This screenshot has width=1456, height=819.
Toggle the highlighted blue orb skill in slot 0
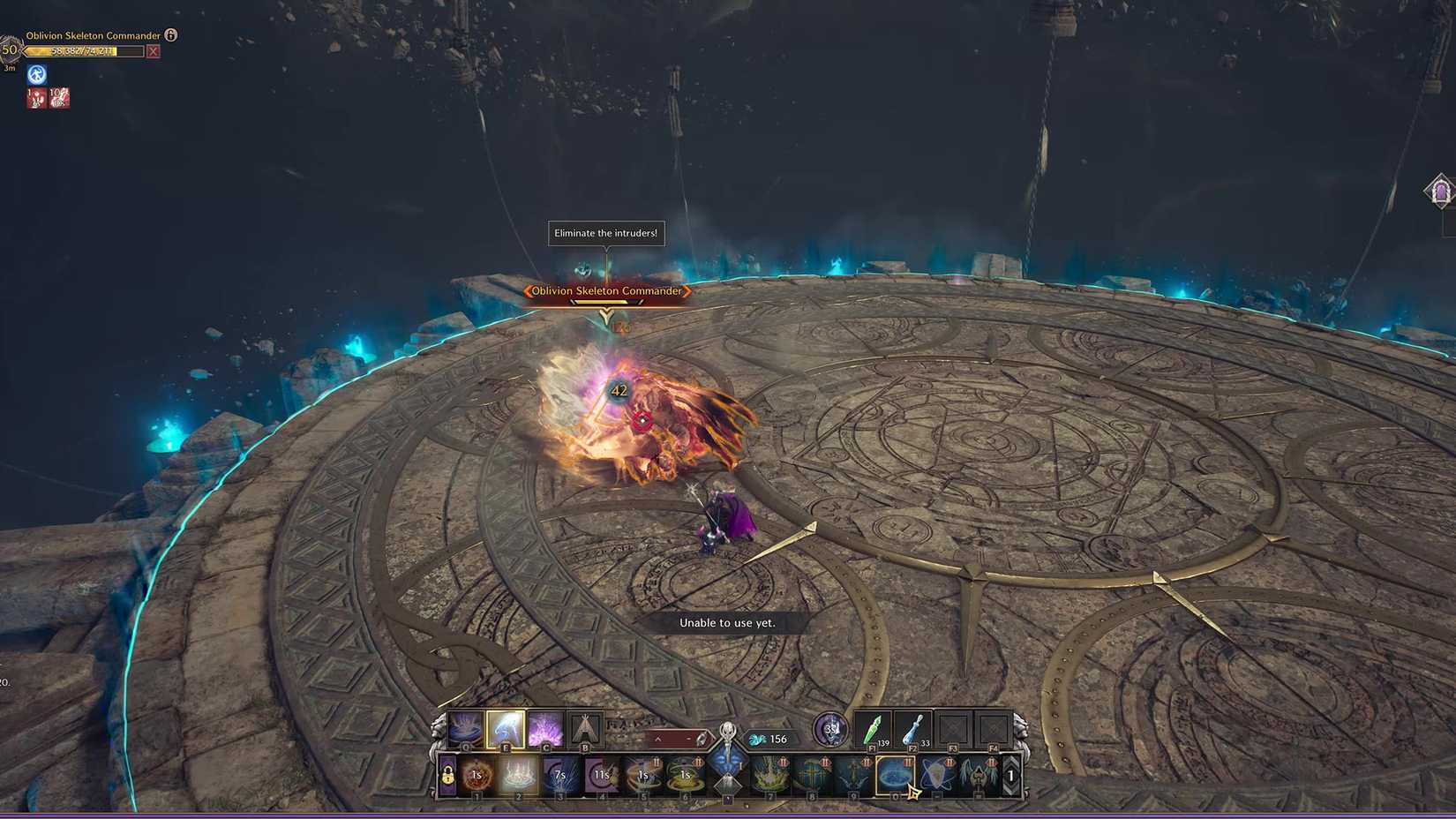pos(895,775)
